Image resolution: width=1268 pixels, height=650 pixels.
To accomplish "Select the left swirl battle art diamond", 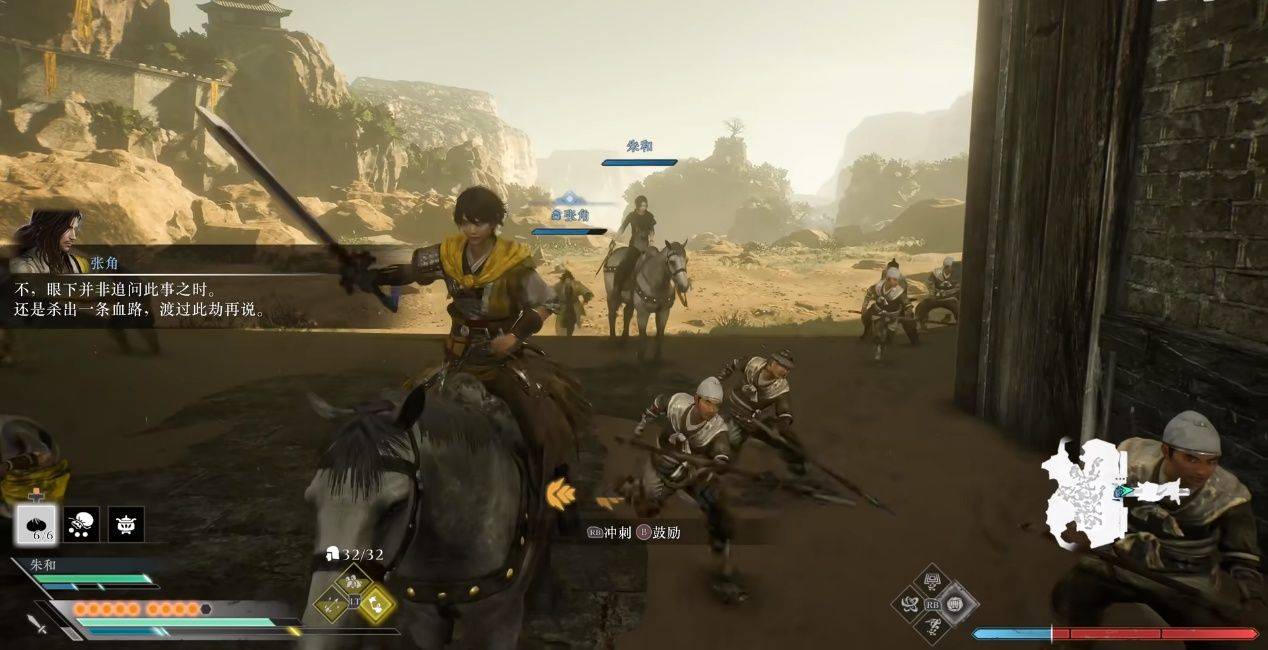I will [x=911, y=603].
